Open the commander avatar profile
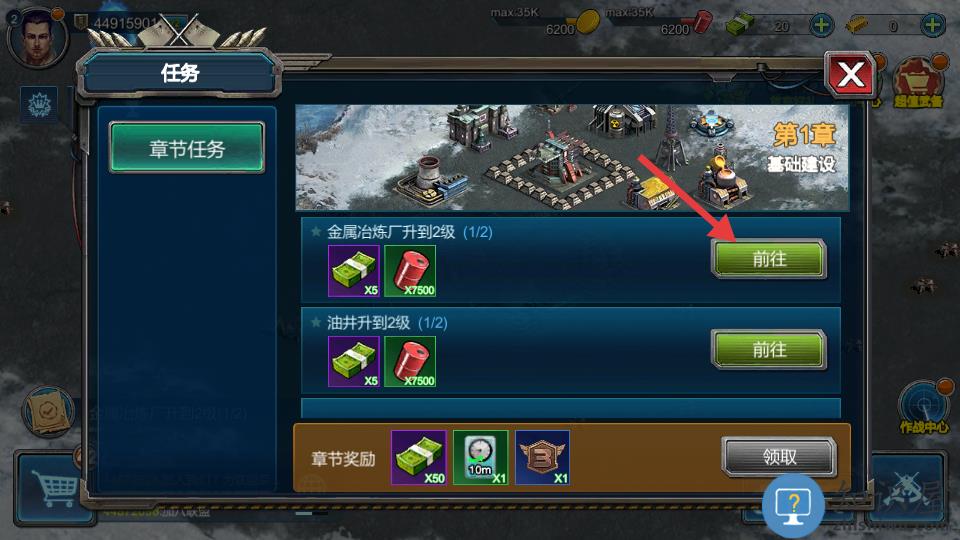This screenshot has width=960, height=540. point(36,36)
